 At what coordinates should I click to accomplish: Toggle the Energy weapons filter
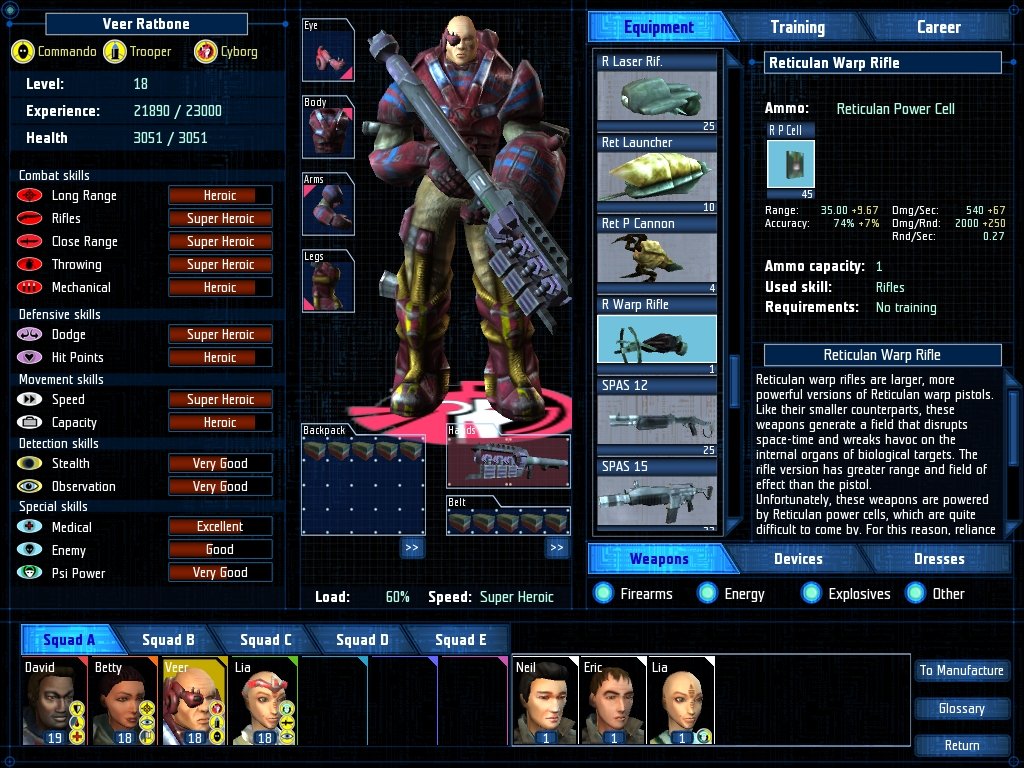click(x=708, y=594)
